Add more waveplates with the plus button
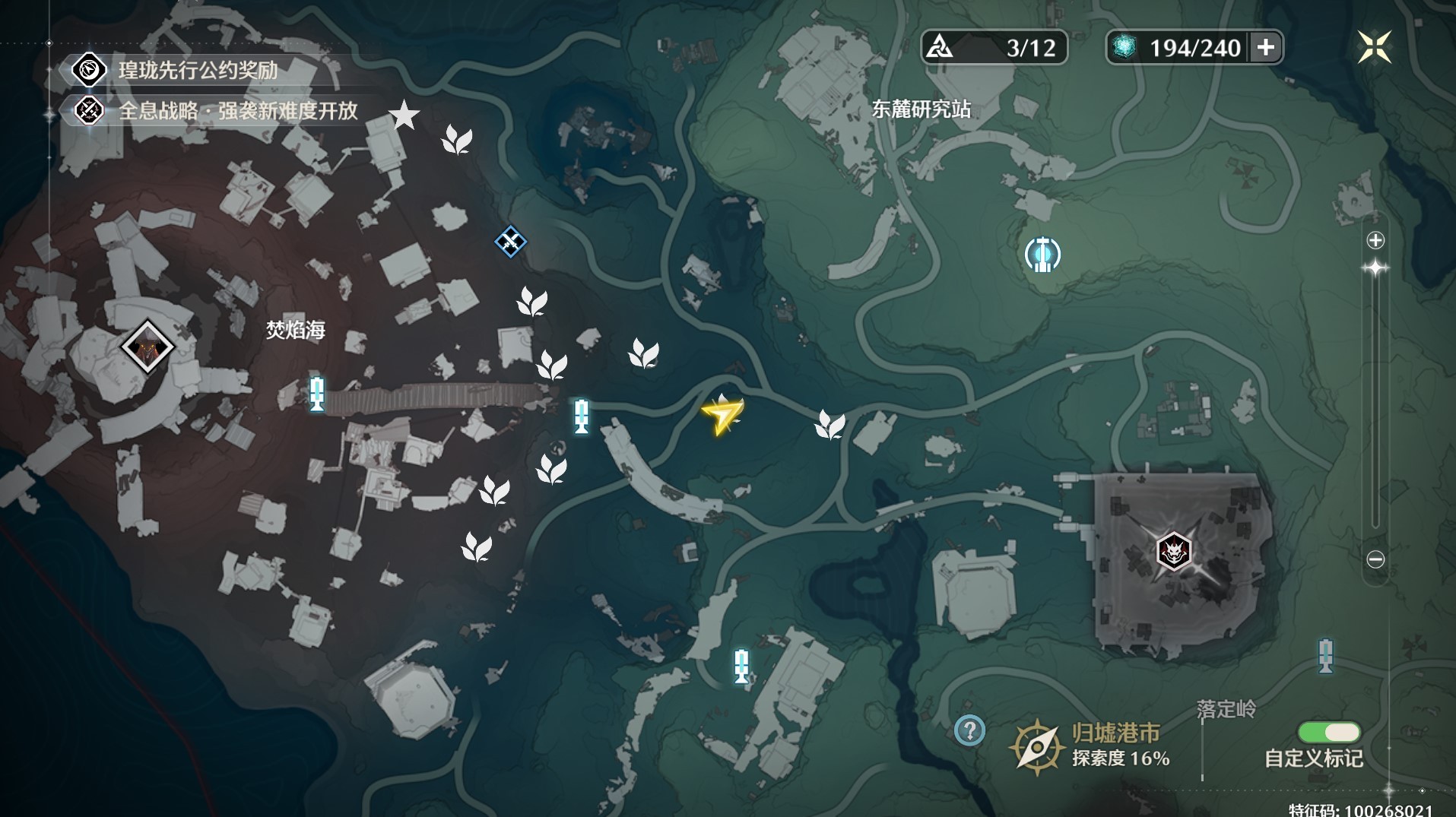The image size is (1456, 817). pos(1266,47)
